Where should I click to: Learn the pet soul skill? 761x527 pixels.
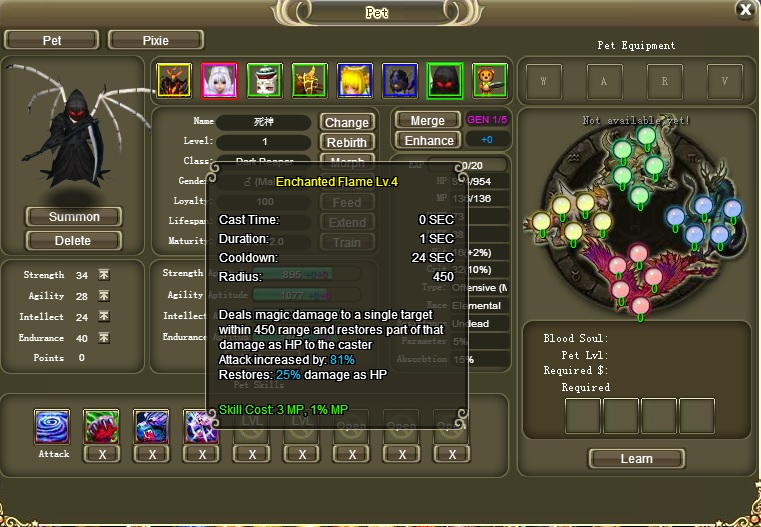(636, 459)
